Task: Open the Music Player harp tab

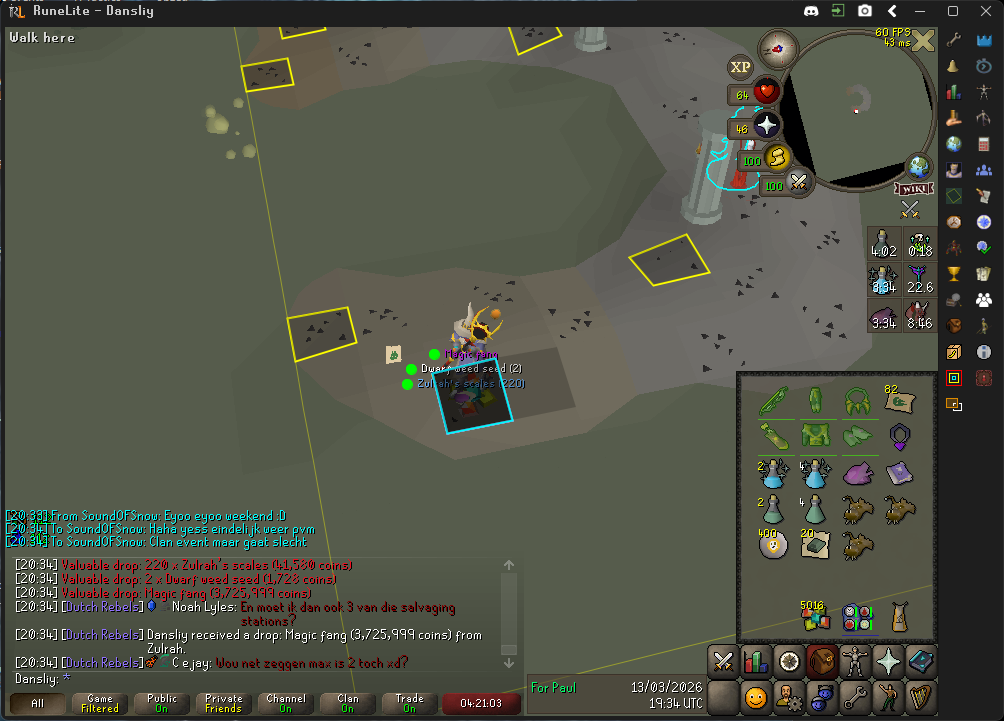Action: tap(920, 695)
